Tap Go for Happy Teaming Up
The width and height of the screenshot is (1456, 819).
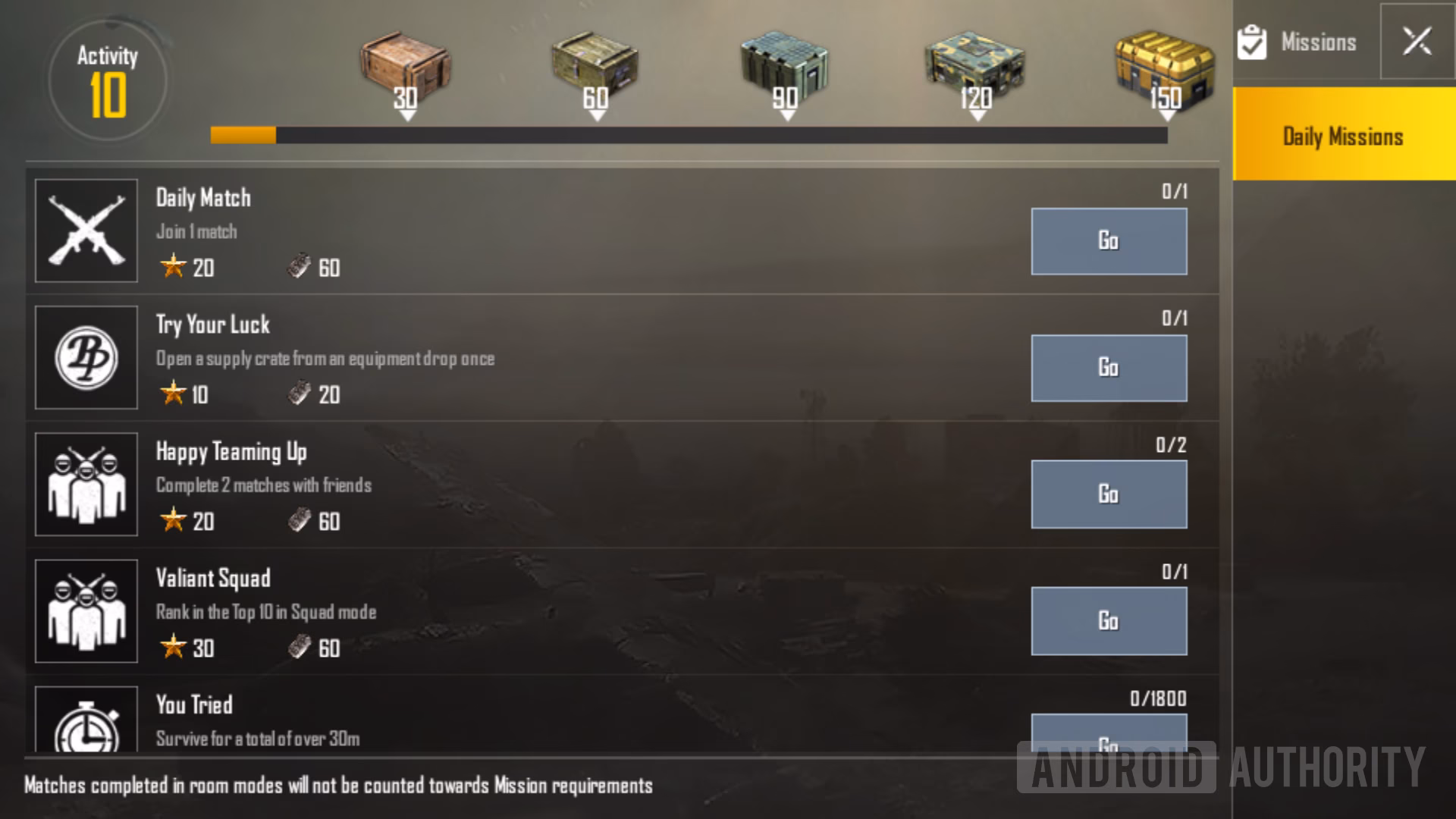(x=1108, y=494)
